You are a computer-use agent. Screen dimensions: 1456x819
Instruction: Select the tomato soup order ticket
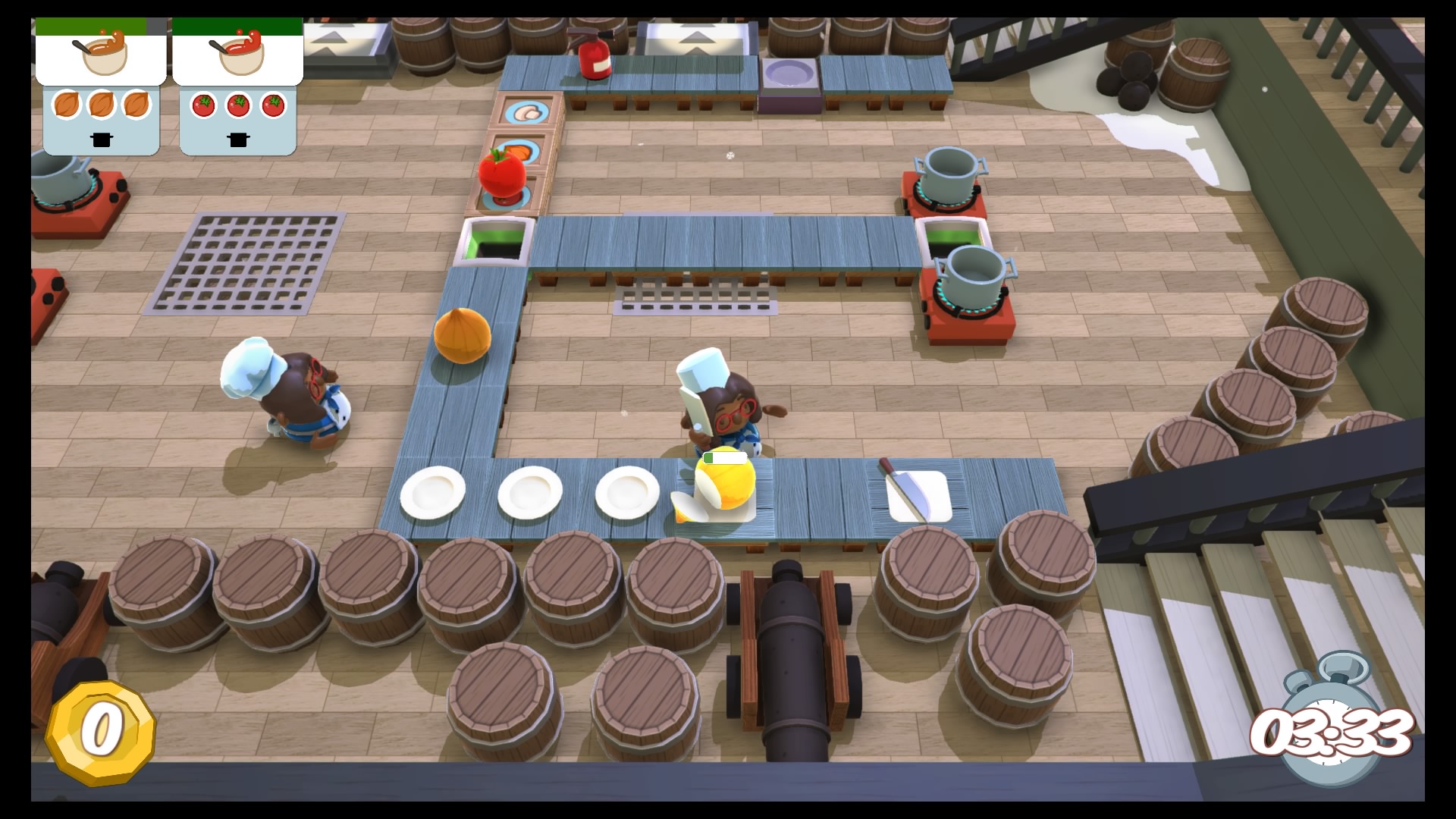(x=237, y=53)
